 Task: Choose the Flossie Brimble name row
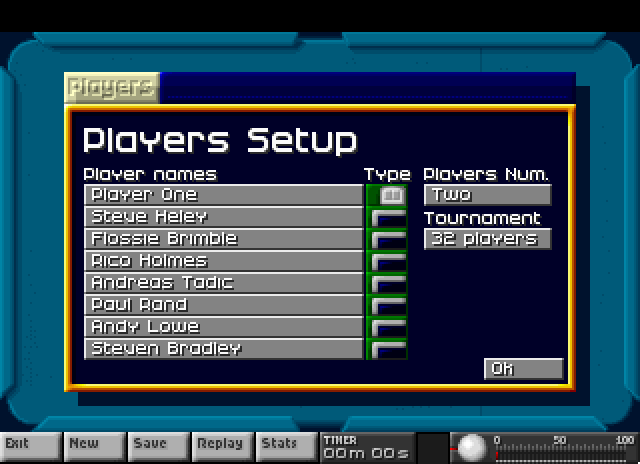point(223,239)
